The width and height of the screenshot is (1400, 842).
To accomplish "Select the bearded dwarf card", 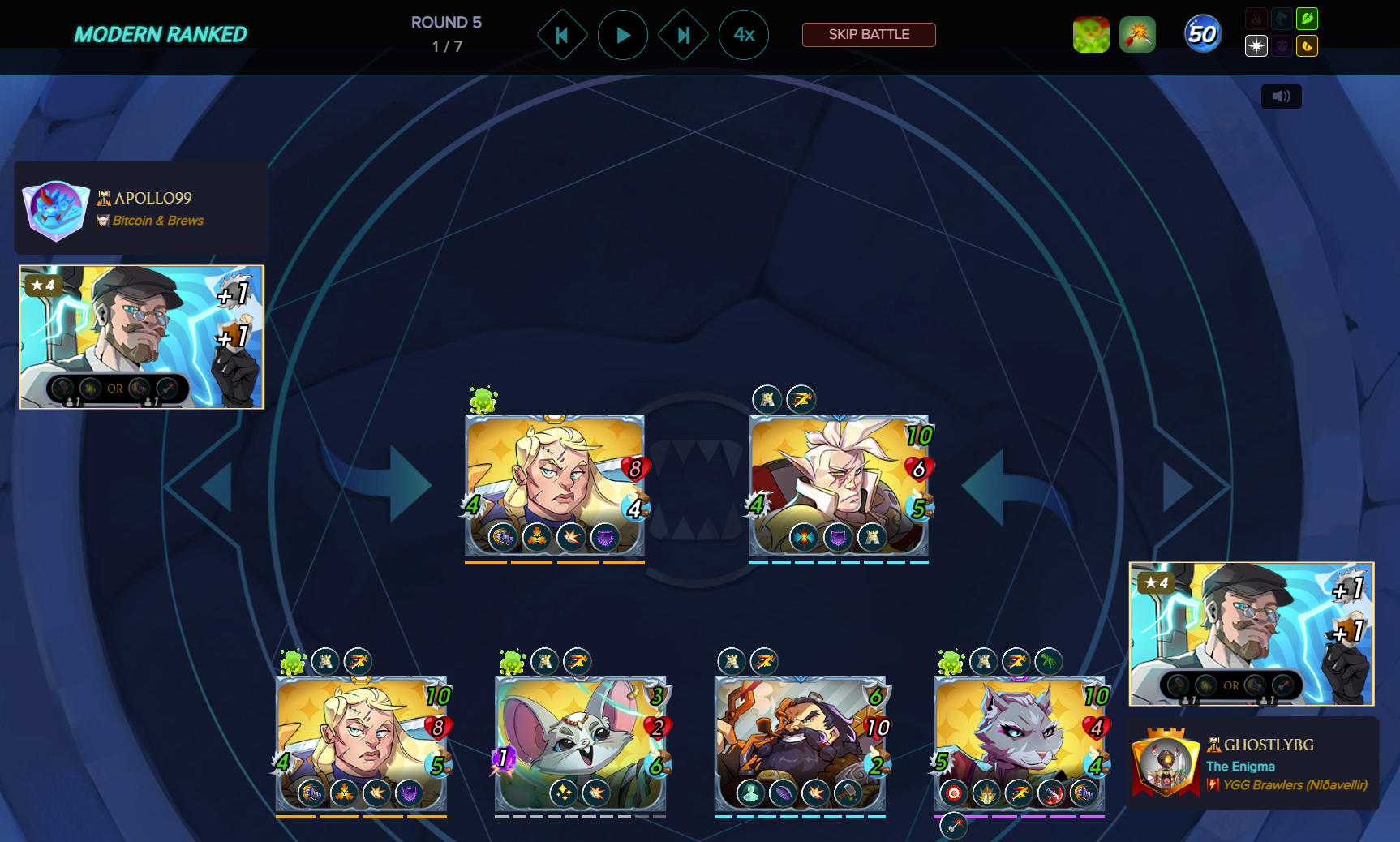I will coord(799,742).
